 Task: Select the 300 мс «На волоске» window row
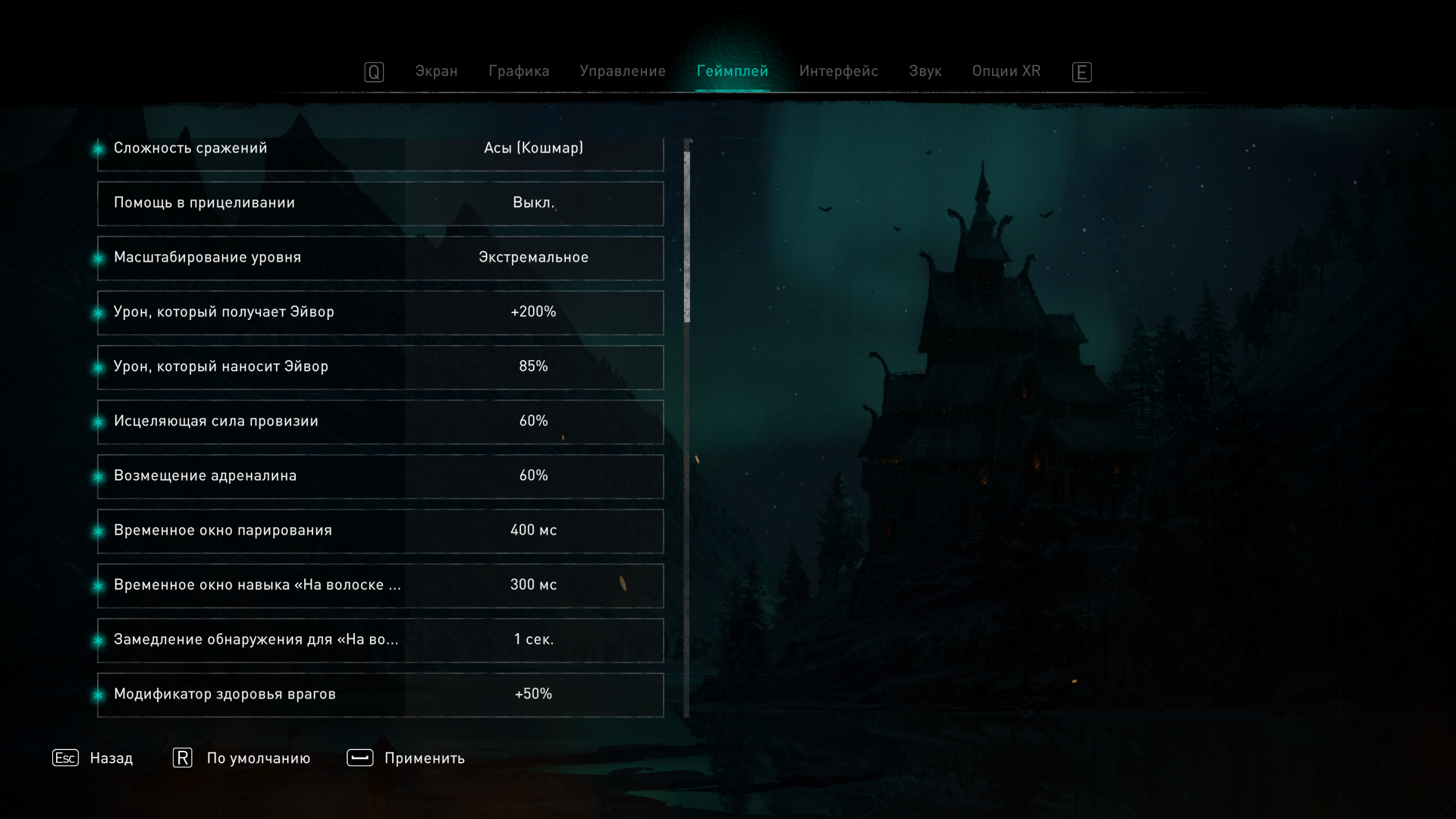(381, 585)
